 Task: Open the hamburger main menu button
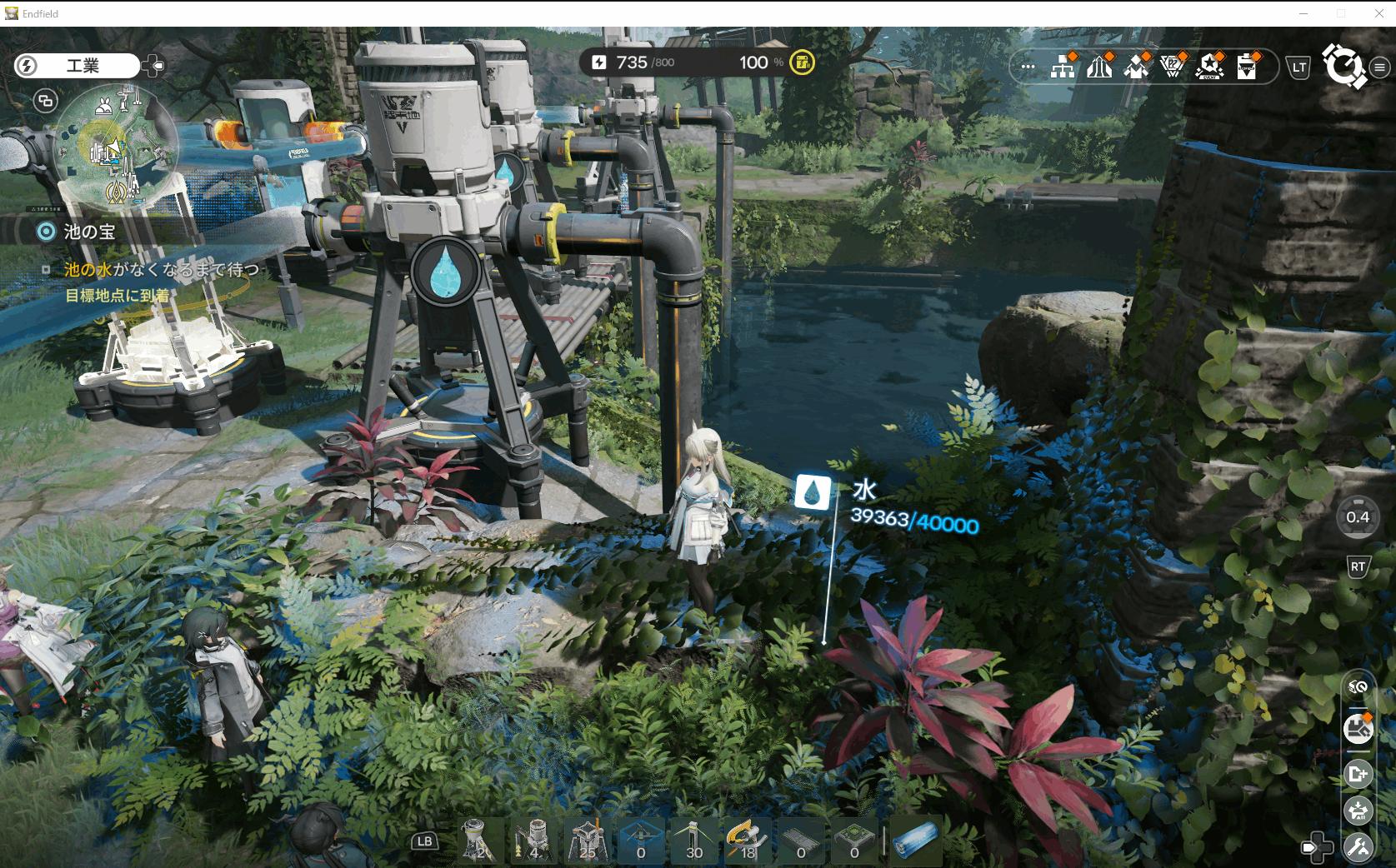tap(1380, 67)
